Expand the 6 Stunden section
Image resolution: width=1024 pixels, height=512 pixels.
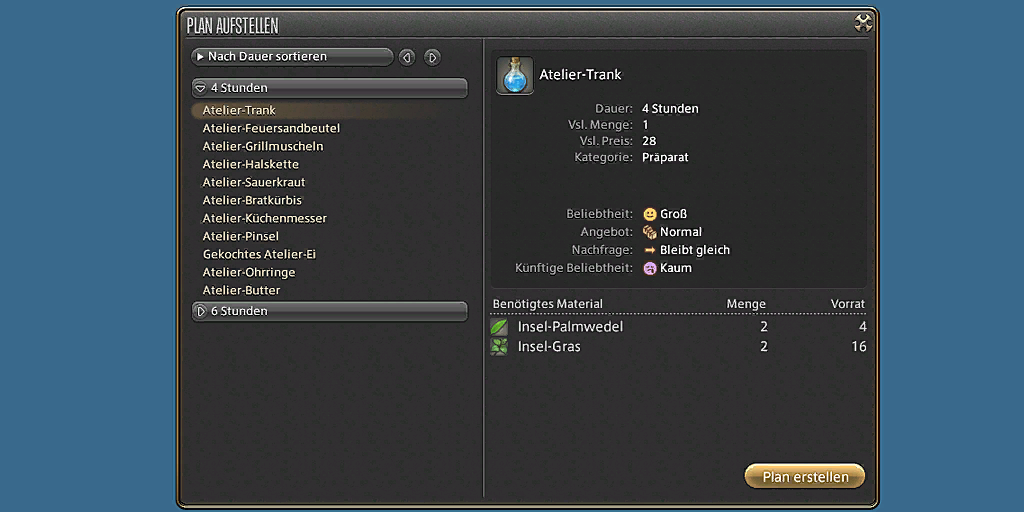[329, 311]
